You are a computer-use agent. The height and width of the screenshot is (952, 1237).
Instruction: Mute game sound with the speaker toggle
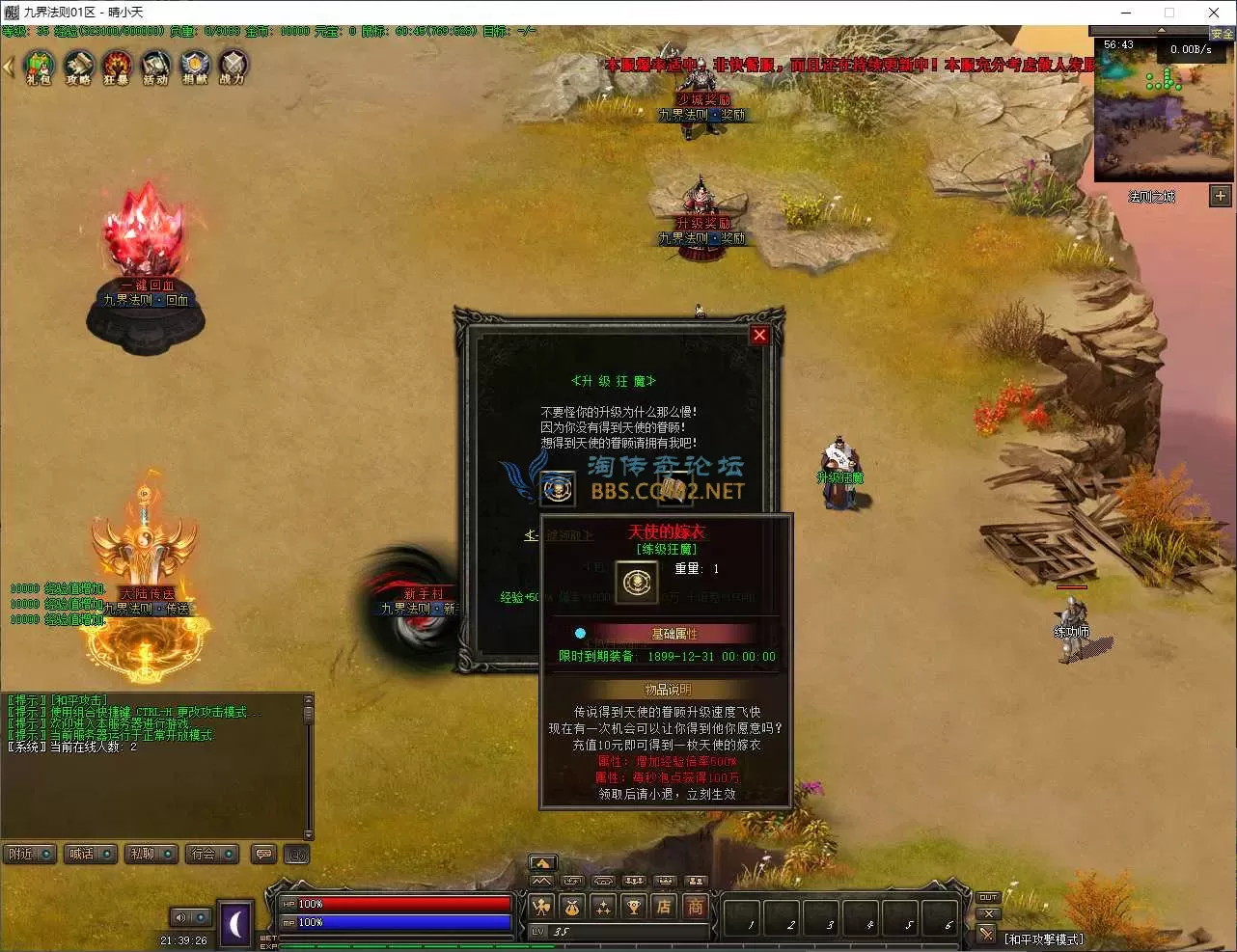point(179,917)
